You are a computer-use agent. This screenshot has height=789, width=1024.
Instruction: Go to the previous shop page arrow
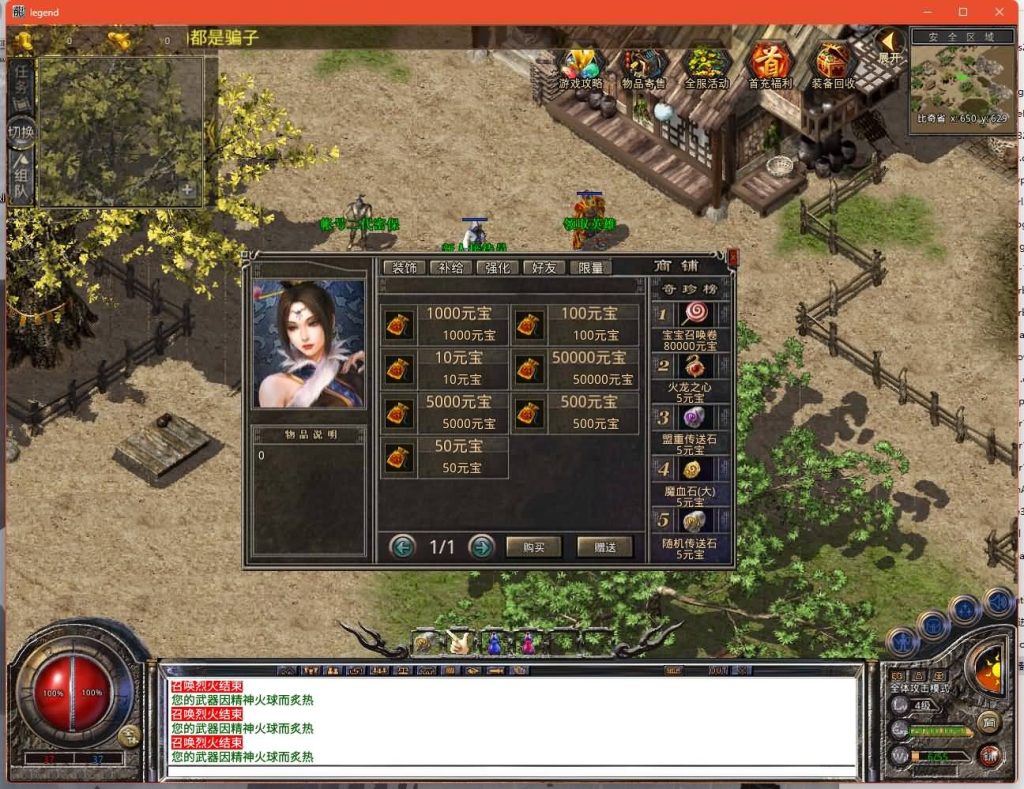coord(403,546)
